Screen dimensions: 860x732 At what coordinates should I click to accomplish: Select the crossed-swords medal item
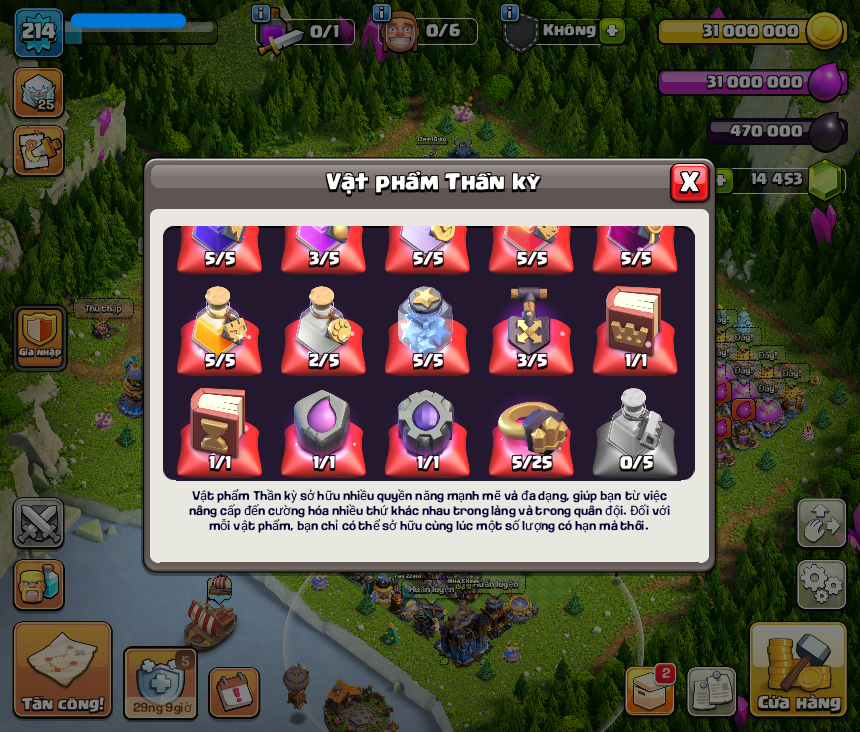click(531, 325)
